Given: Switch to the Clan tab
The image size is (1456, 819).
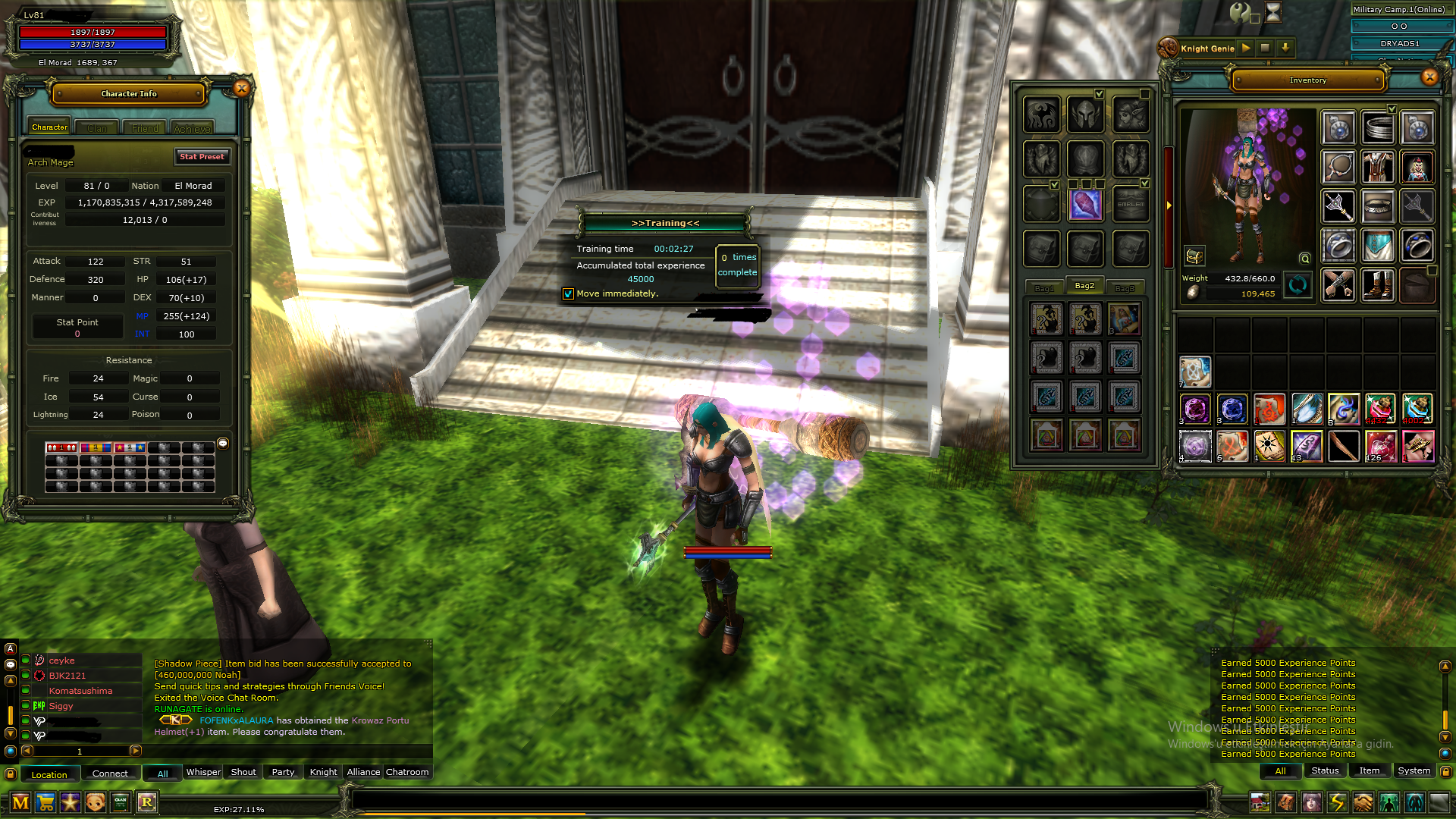Looking at the screenshot, I should coord(97,128).
